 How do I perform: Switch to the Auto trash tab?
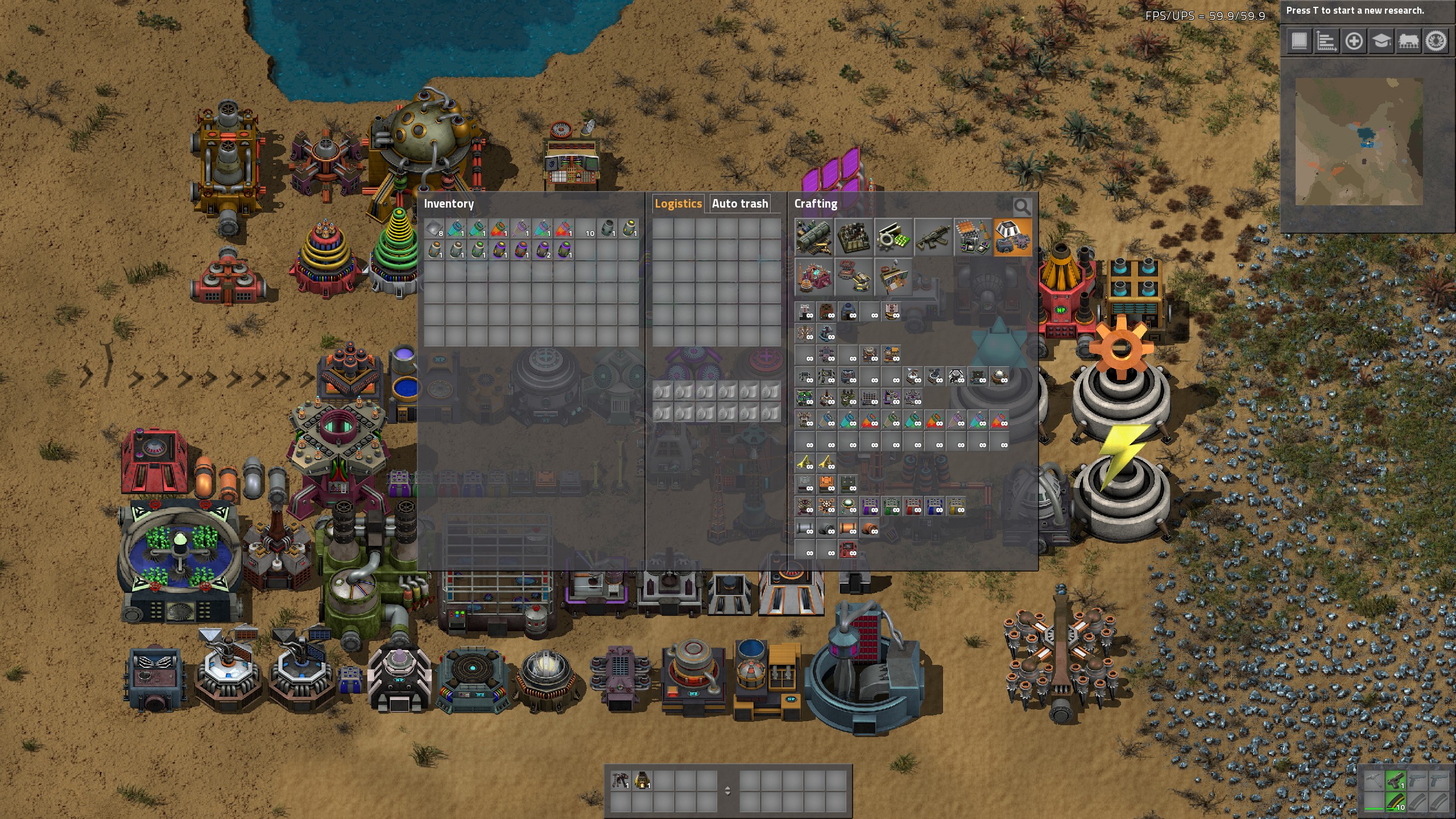coord(739,204)
